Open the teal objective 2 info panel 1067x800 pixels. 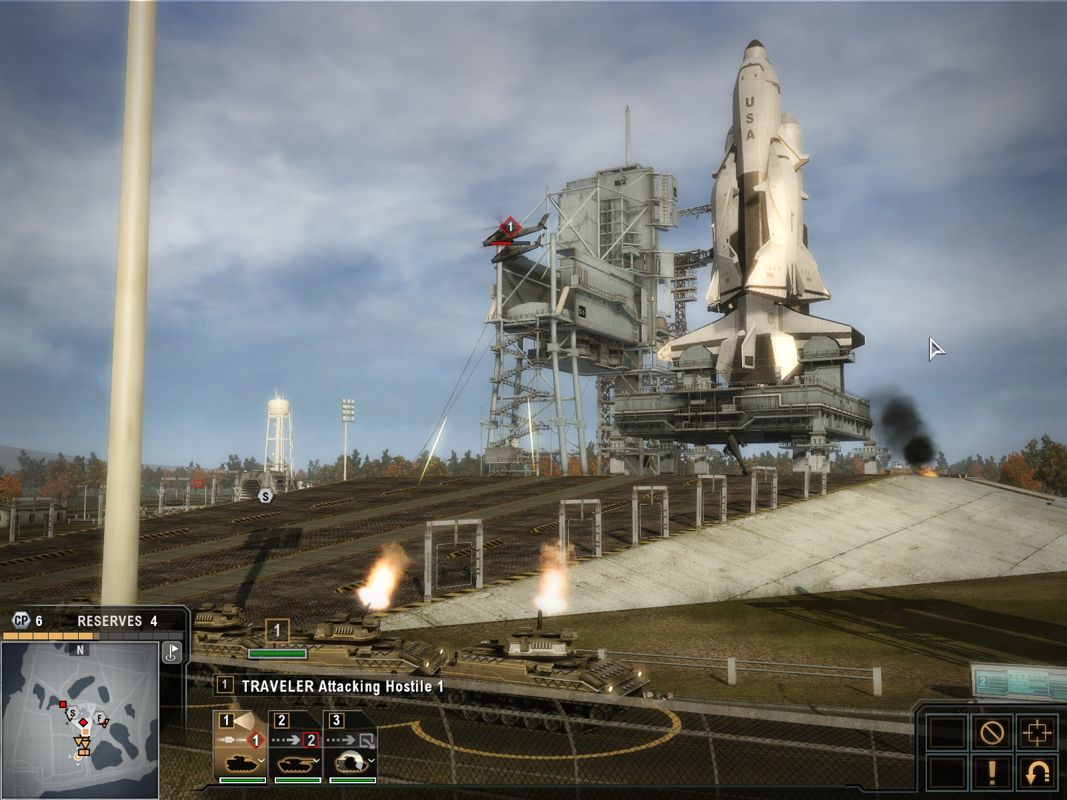[x=1017, y=682]
